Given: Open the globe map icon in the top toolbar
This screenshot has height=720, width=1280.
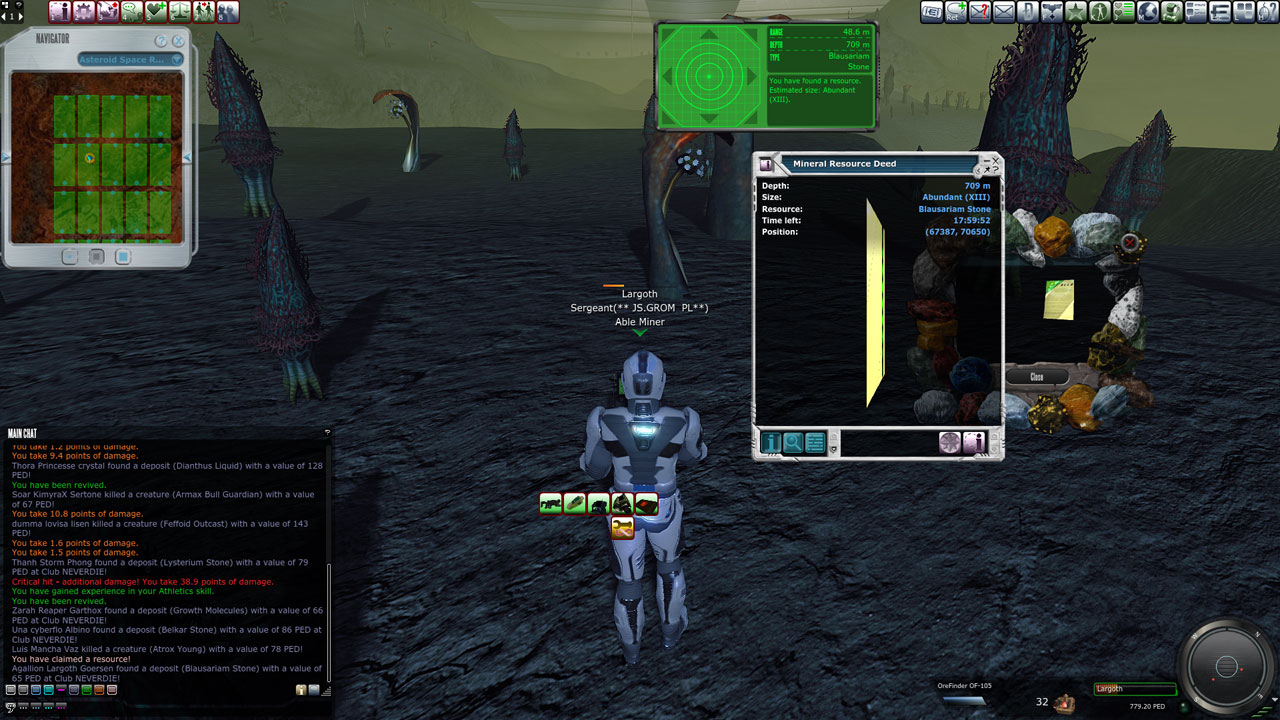Looking at the screenshot, I should tap(1148, 12).
